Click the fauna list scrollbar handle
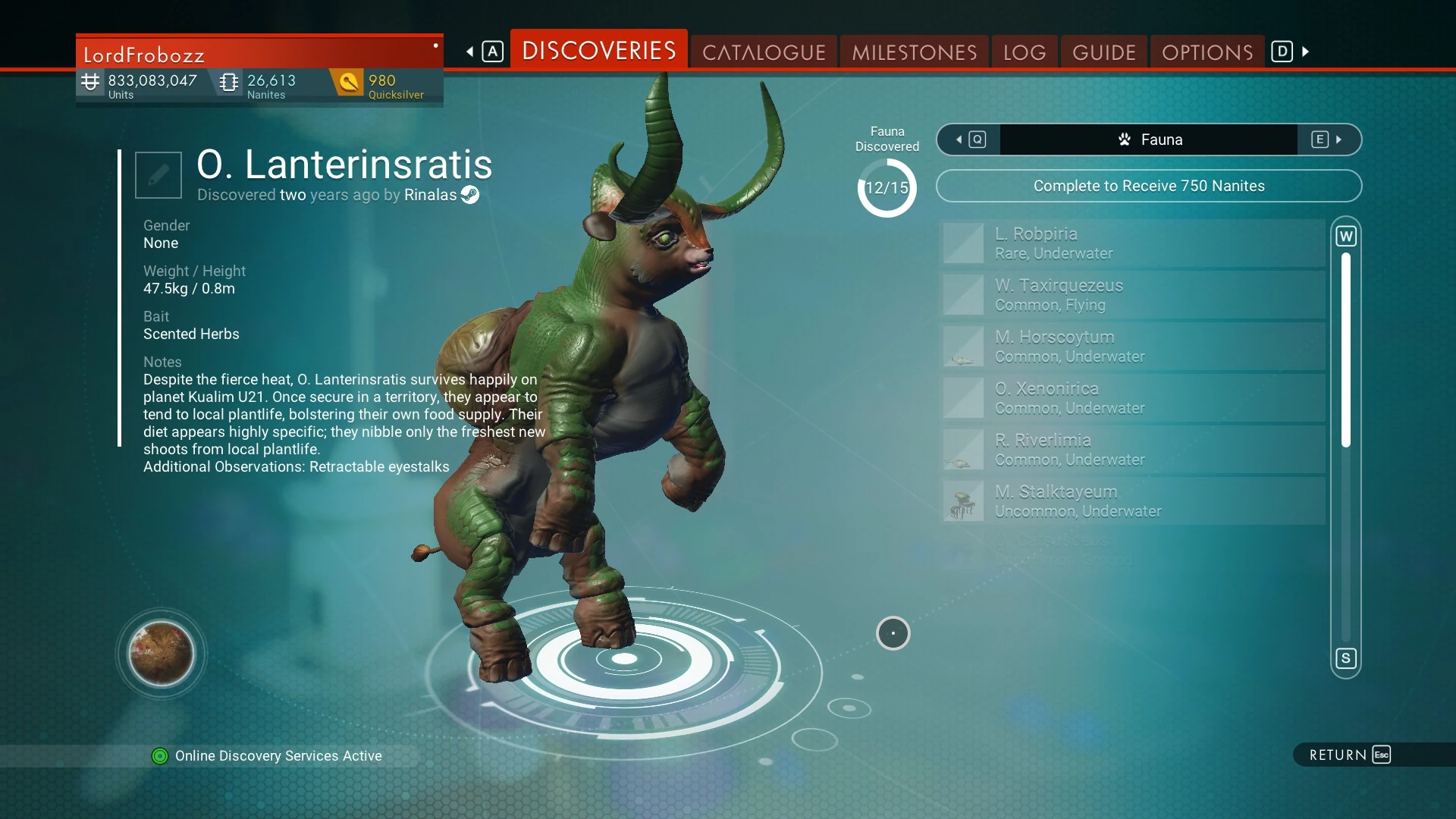The width and height of the screenshot is (1456, 819). (1346, 350)
